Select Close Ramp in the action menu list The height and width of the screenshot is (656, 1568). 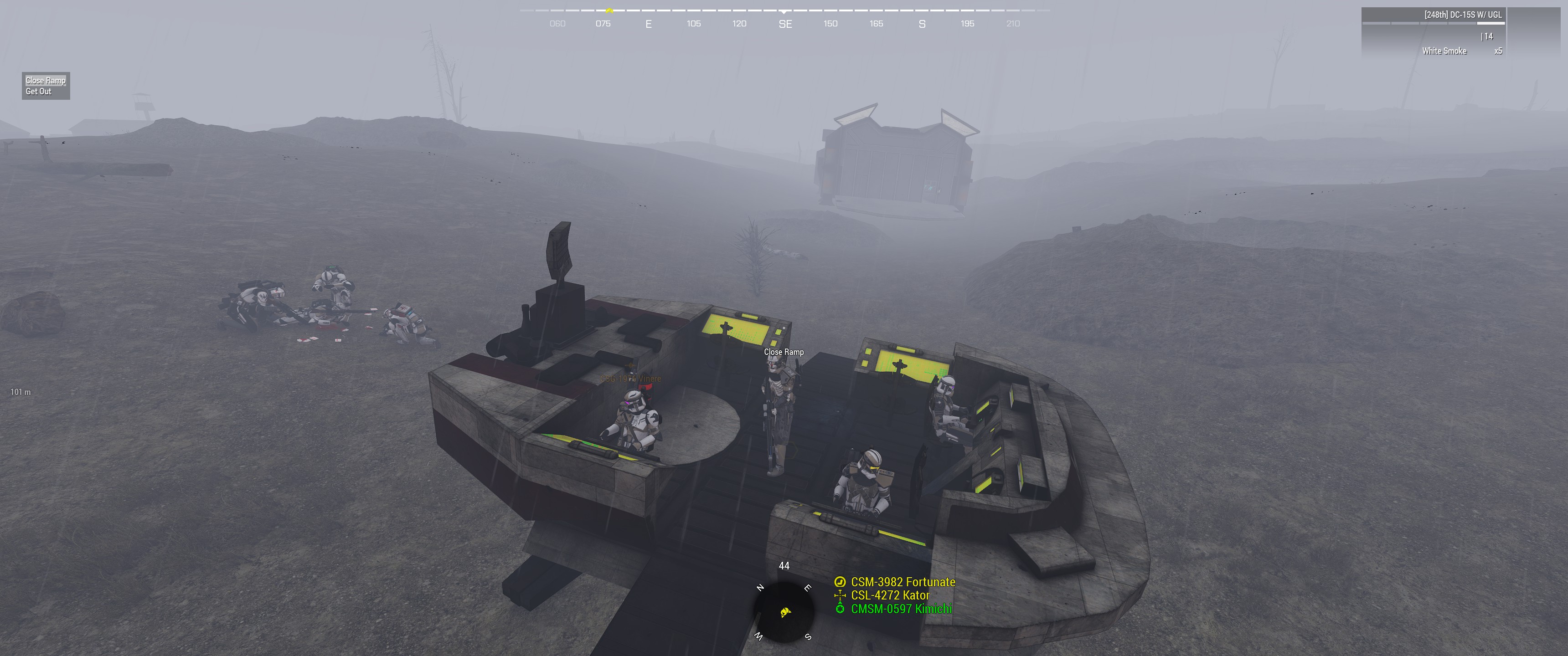point(45,80)
